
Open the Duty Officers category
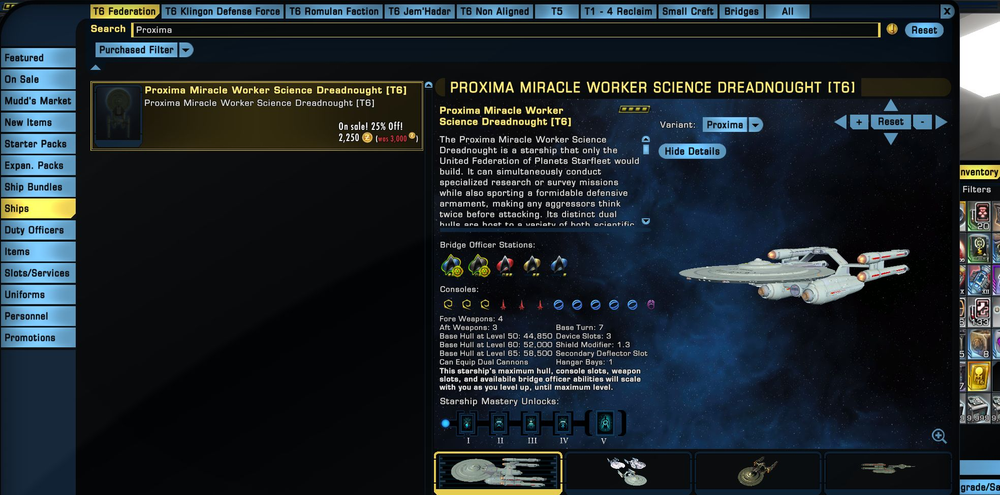click(37, 230)
